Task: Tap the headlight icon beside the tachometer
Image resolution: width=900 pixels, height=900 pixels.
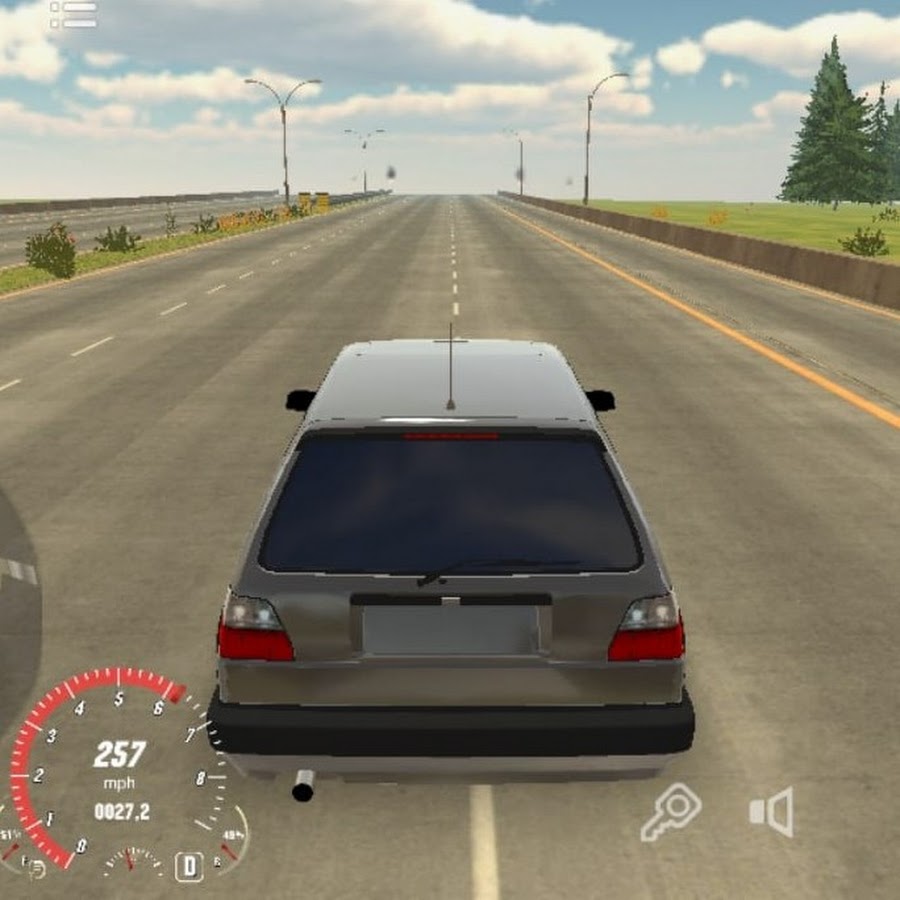Action: tap(35, 868)
